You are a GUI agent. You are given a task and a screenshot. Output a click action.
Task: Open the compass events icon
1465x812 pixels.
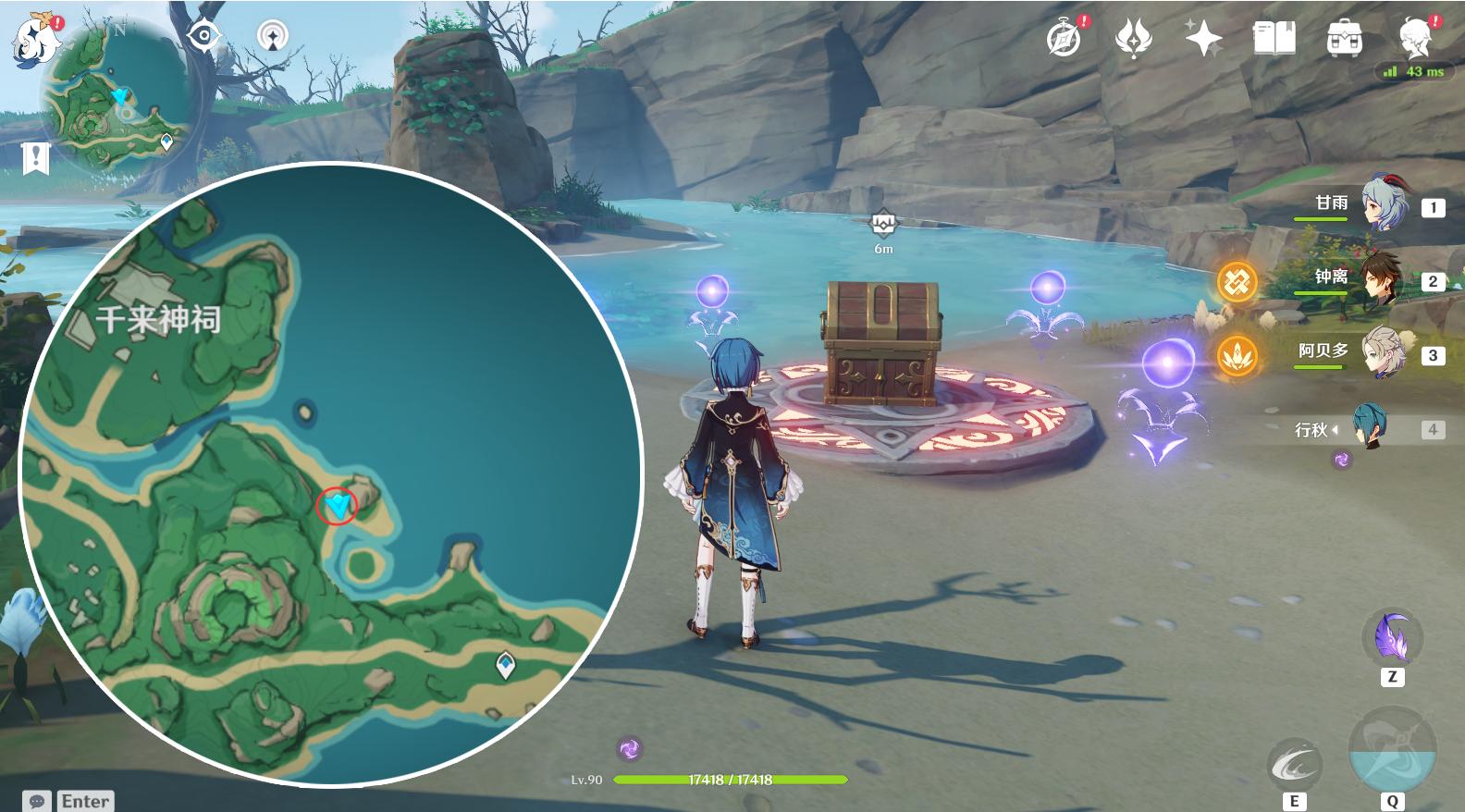point(1065,39)
